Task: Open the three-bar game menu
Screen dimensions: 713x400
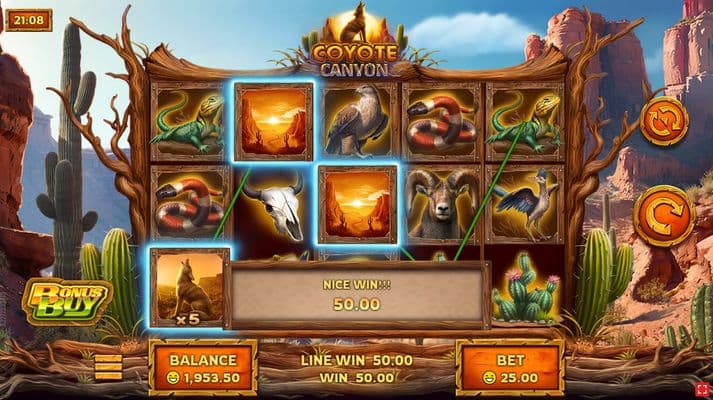Action: [x=108, y=367]
